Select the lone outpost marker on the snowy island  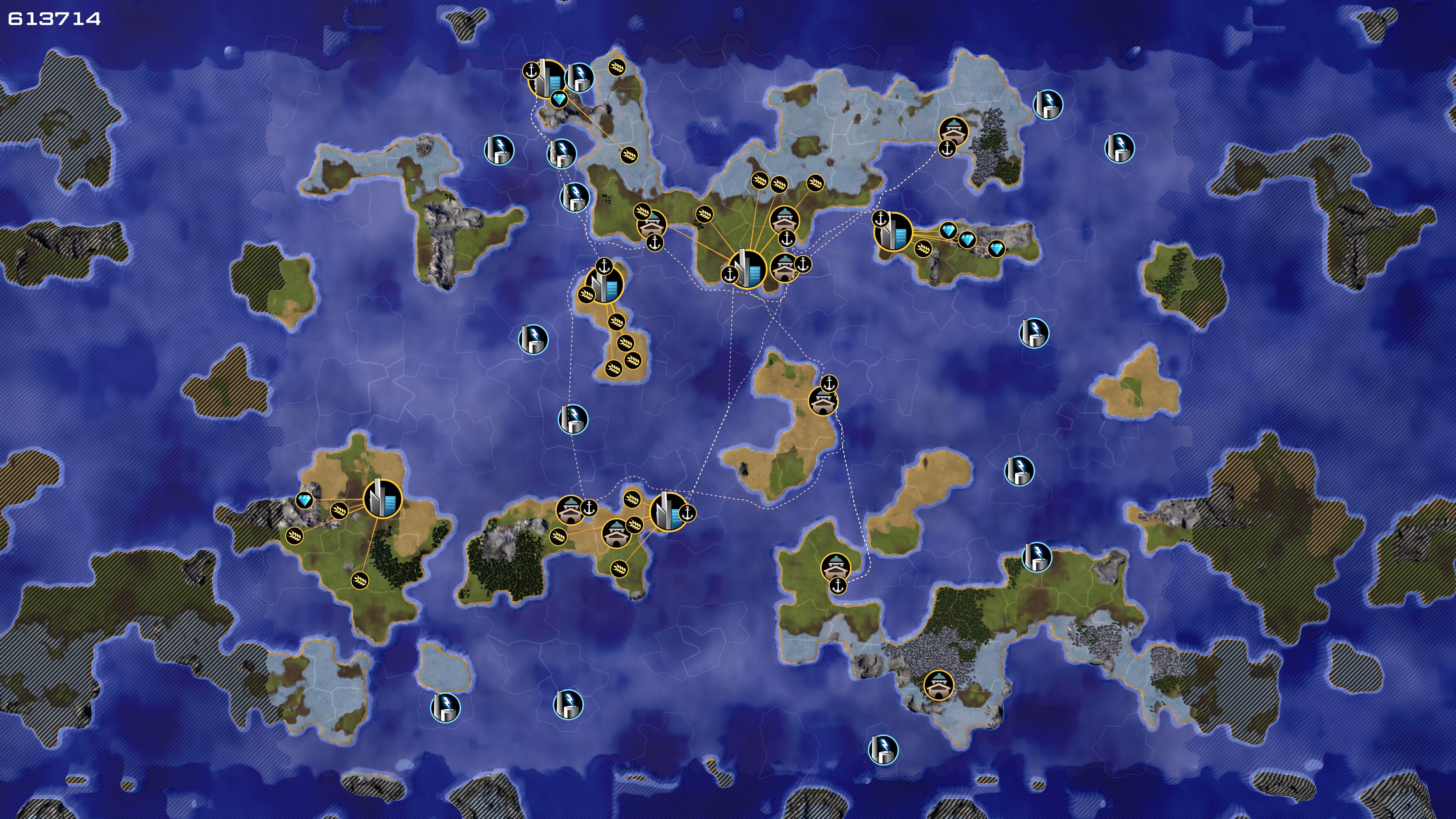click(x=938, y=685)
